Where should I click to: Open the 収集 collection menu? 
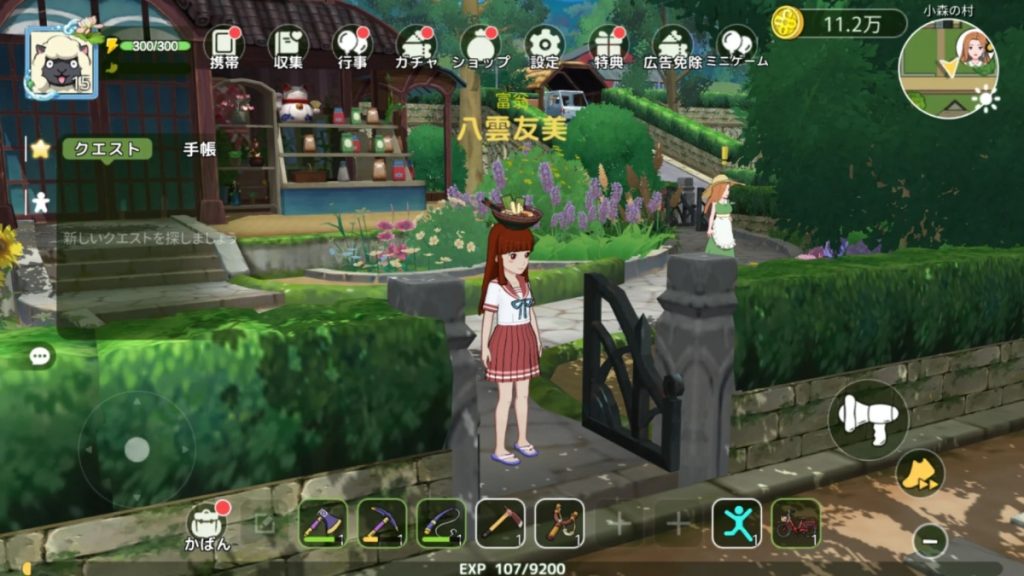(x=288, y=45)
